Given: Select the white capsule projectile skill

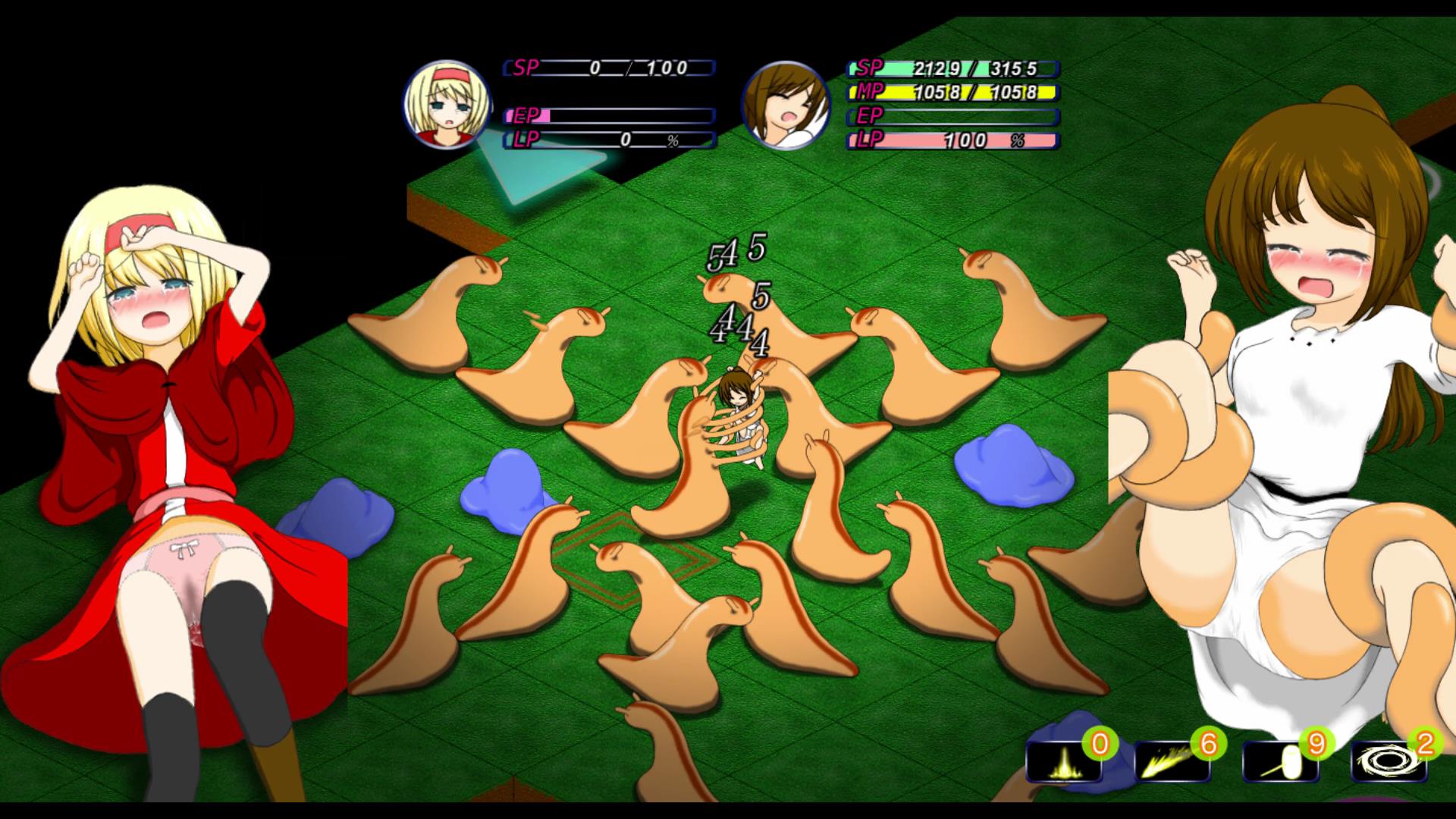Looking at the screenshot, I should pyautogui.click(x=1280, y=761).
